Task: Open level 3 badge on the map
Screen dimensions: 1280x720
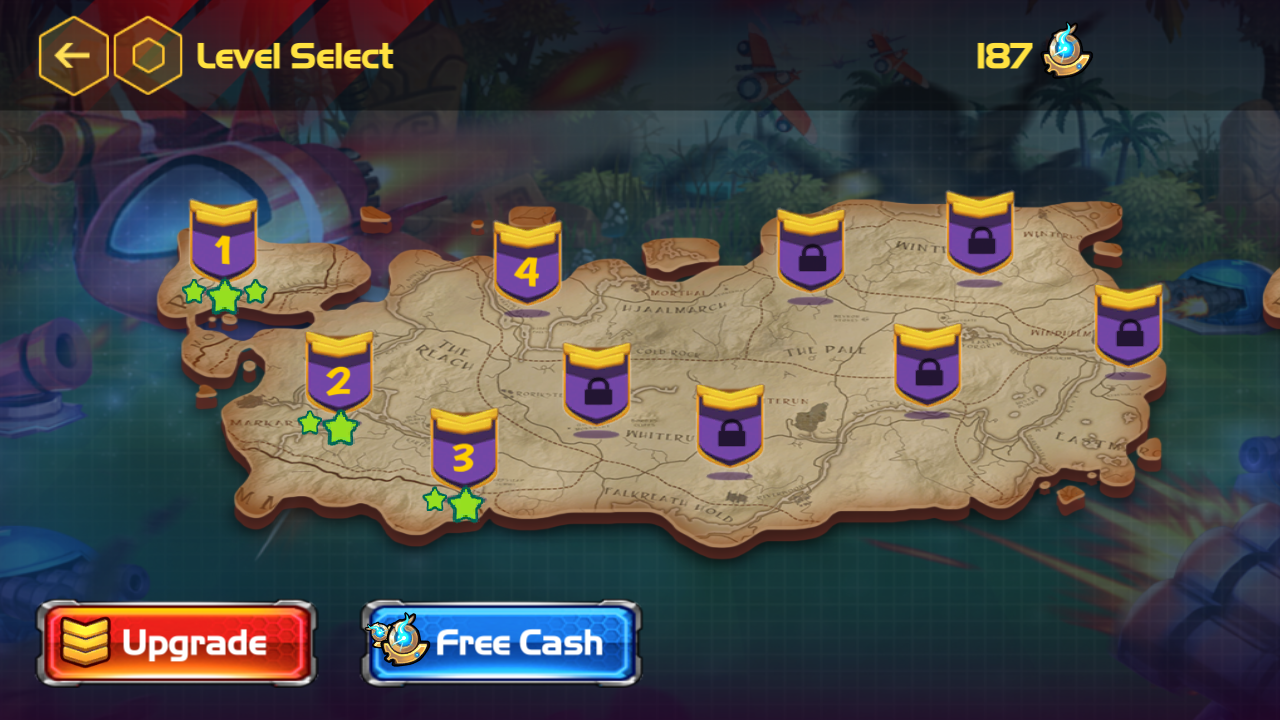Action: coord(461,455)
